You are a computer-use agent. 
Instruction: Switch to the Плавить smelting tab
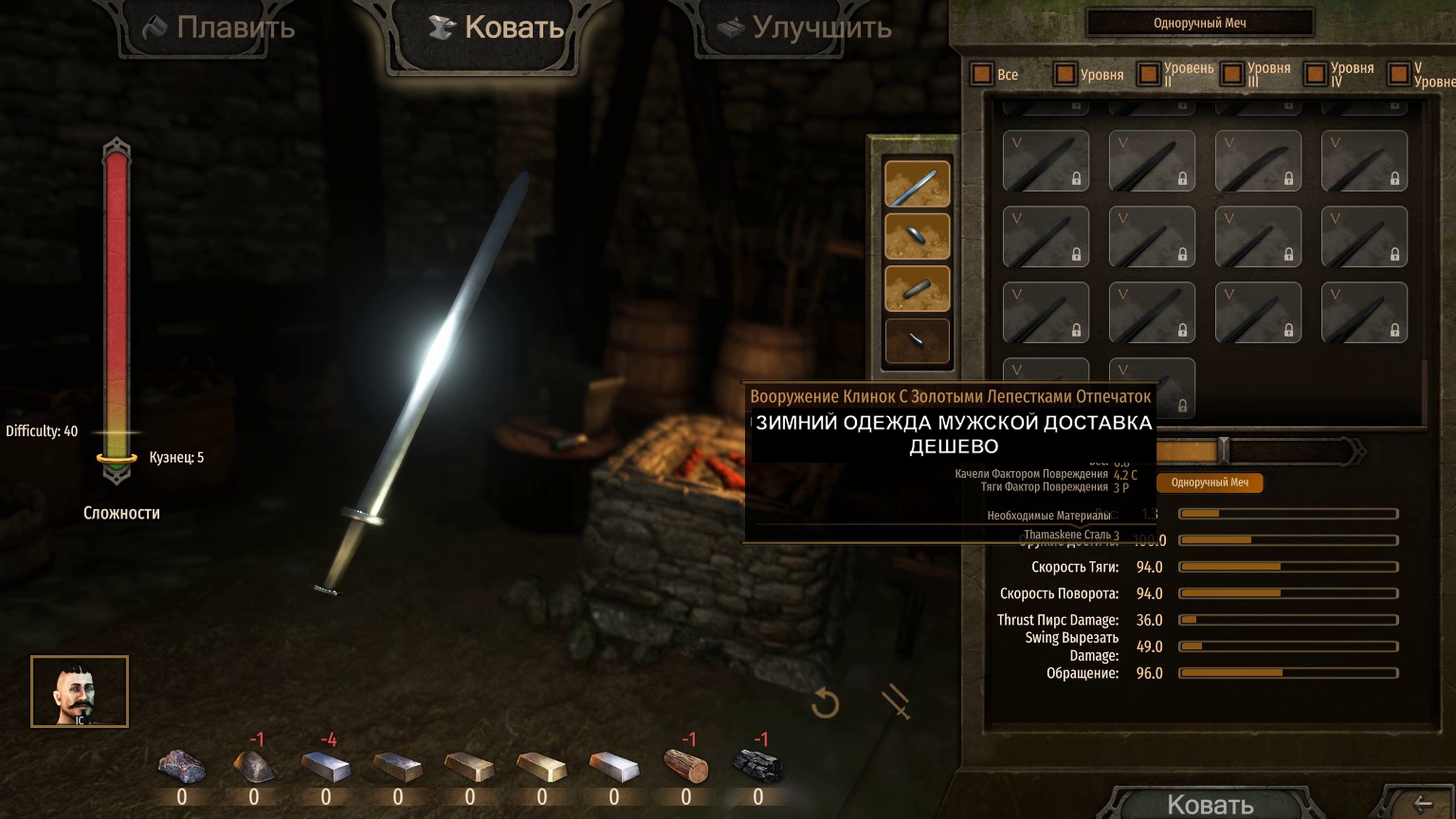tap(218, 28)
